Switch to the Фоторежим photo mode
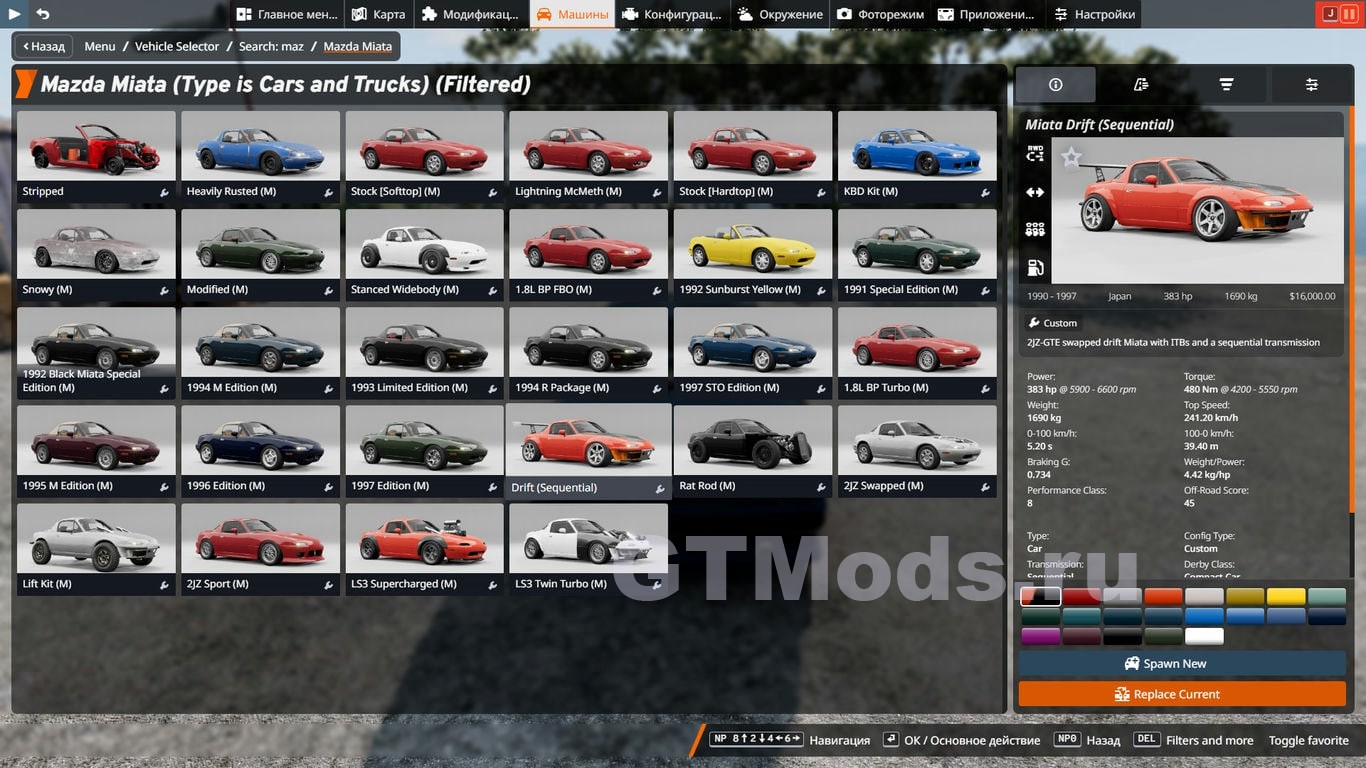 pos(880,14)
